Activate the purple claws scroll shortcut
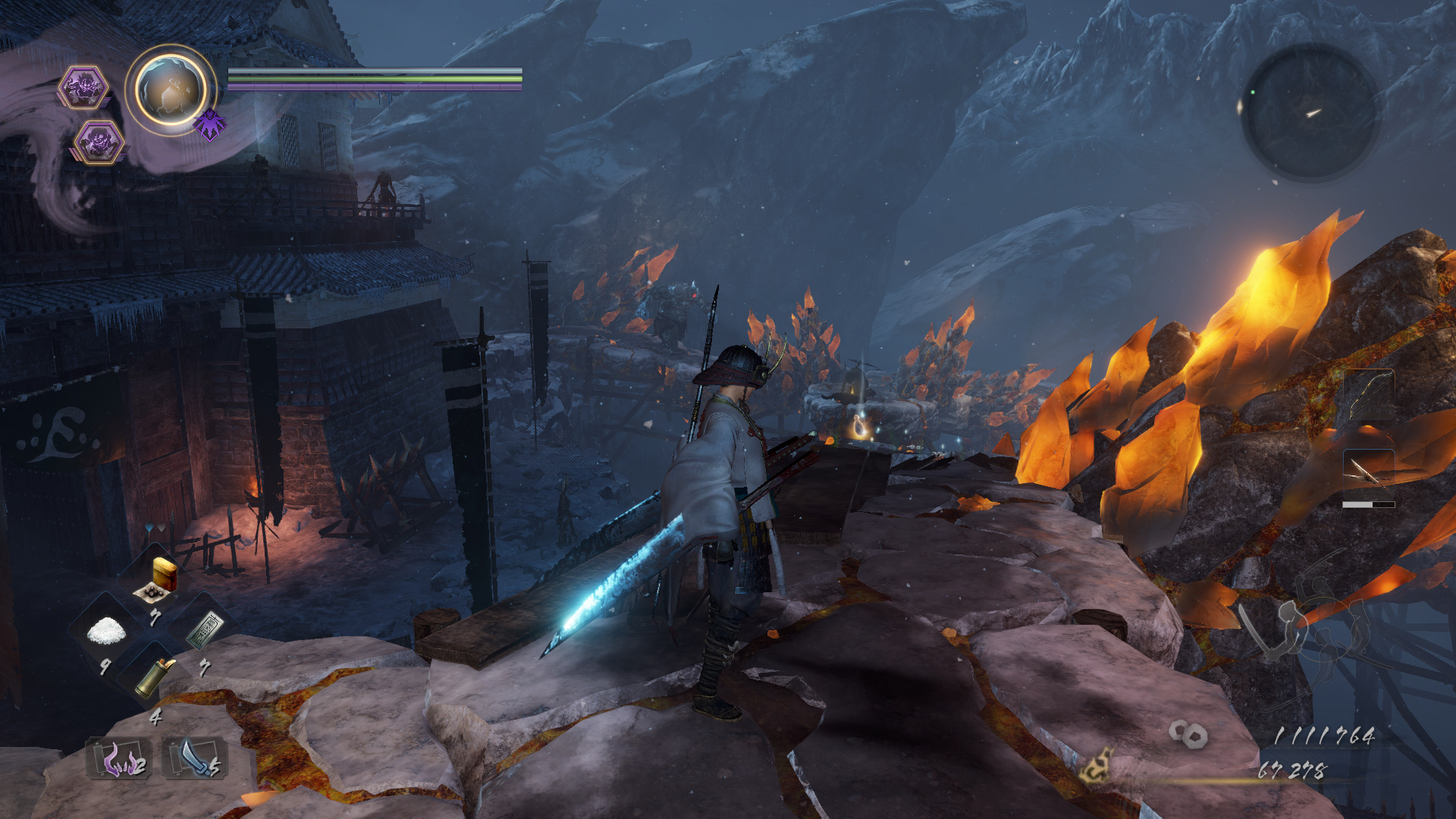1456x819 pixels. pos(119,758)
